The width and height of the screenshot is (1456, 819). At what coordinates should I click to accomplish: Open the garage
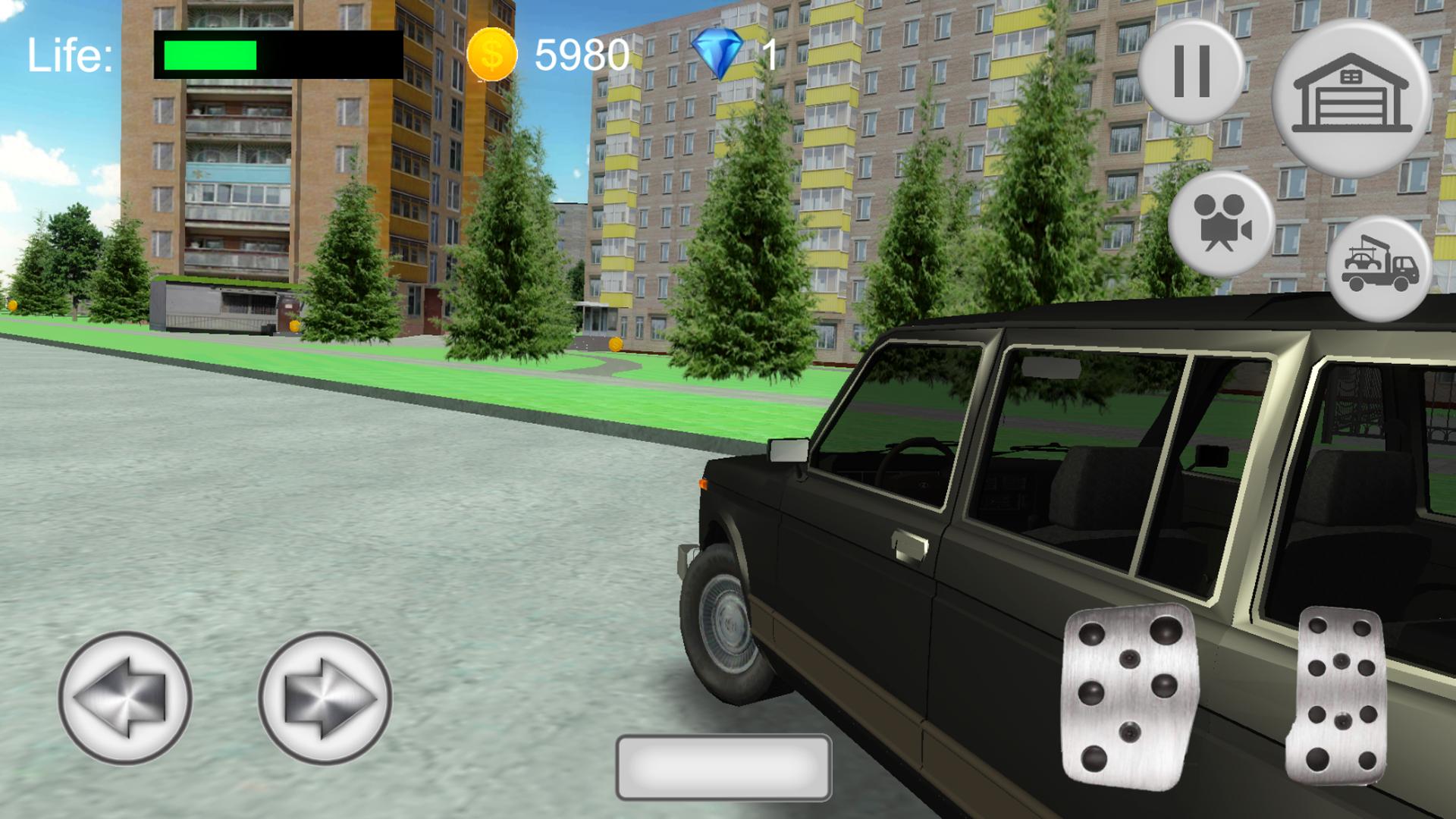(x=1351, y=97)
